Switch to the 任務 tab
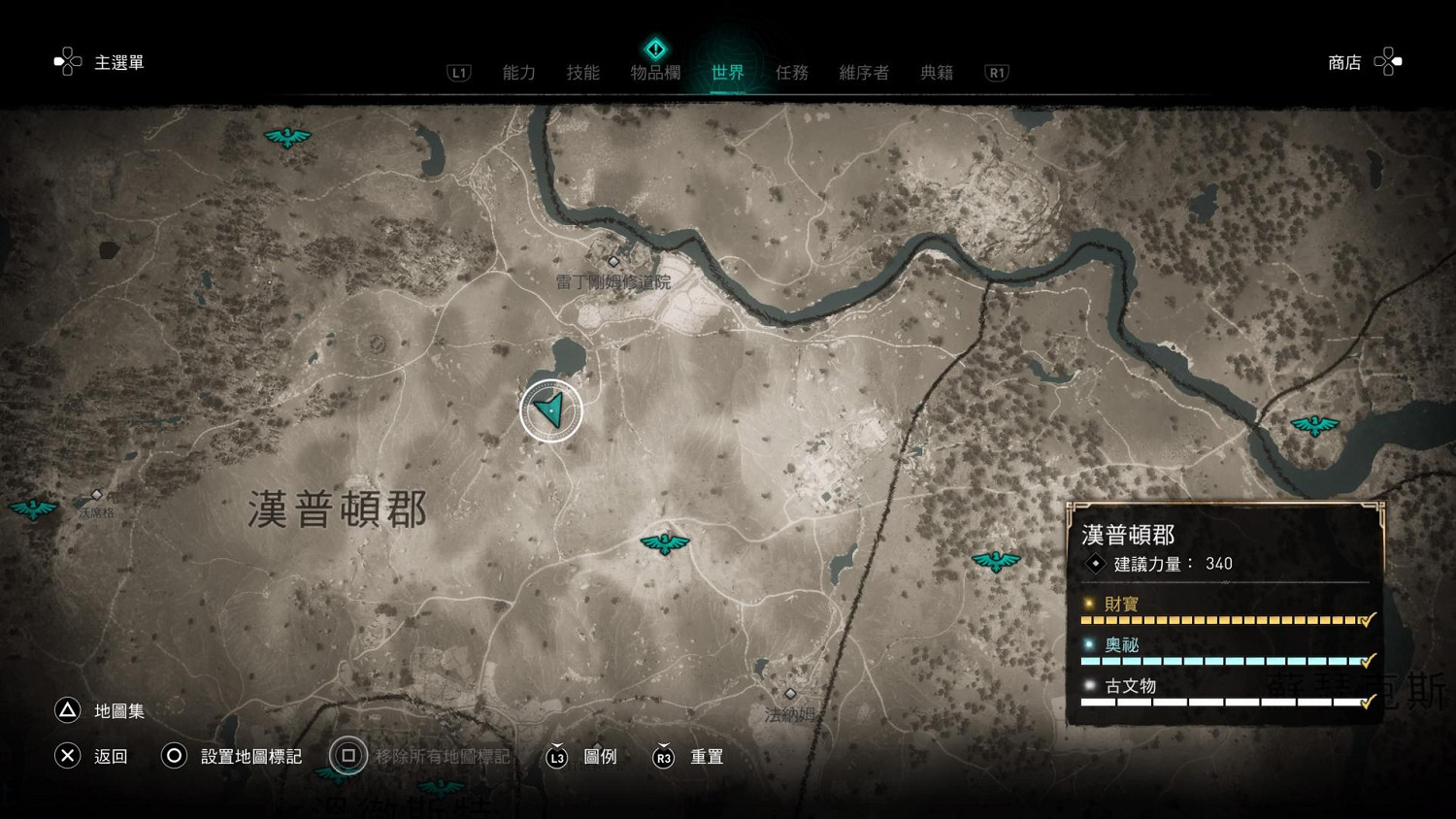The height and width of the screenshot is (819, 1456). coord(792,72)
